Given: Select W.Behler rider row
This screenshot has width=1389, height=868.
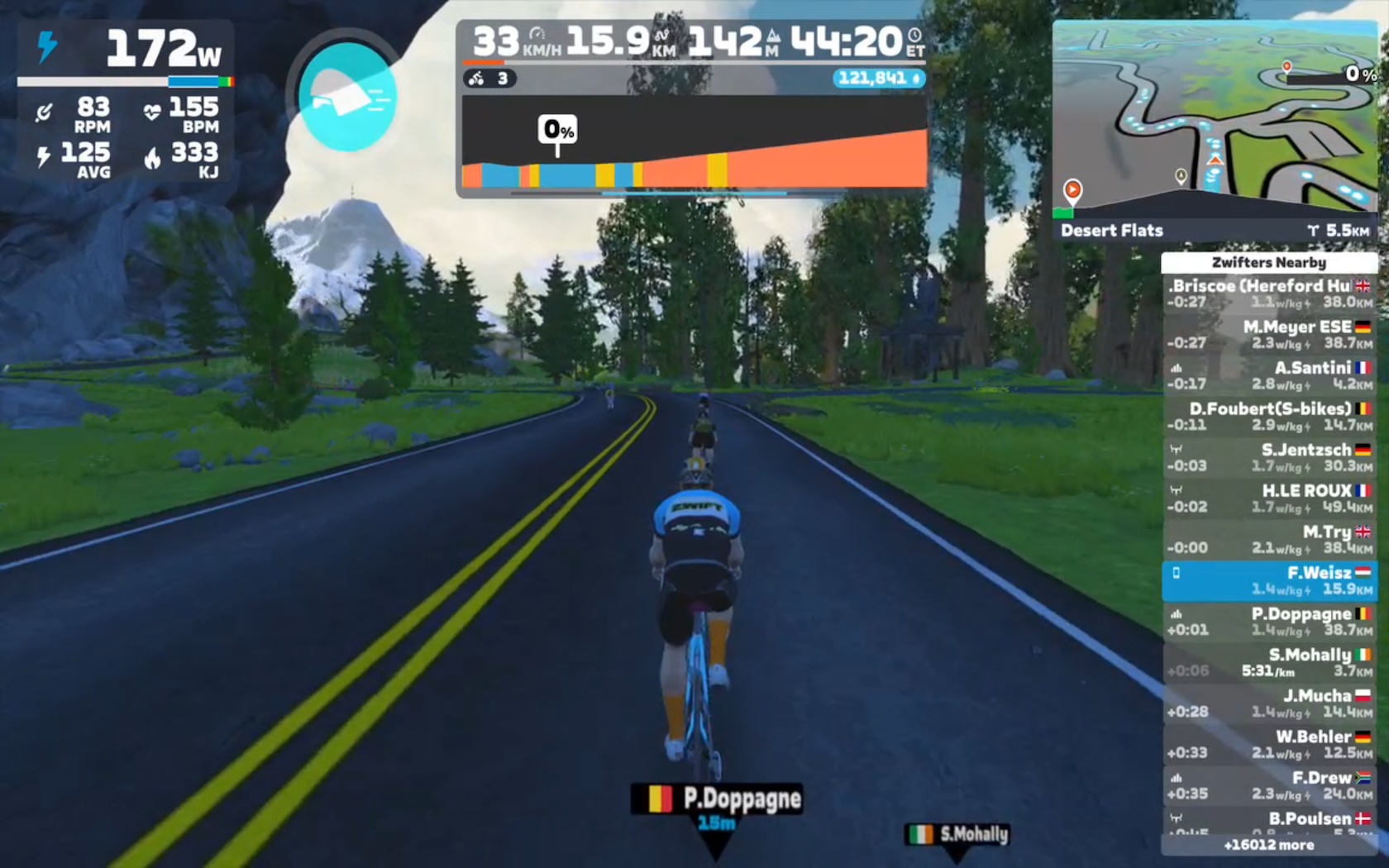Looking at the screenshot, I should [x=1269, y=744].
